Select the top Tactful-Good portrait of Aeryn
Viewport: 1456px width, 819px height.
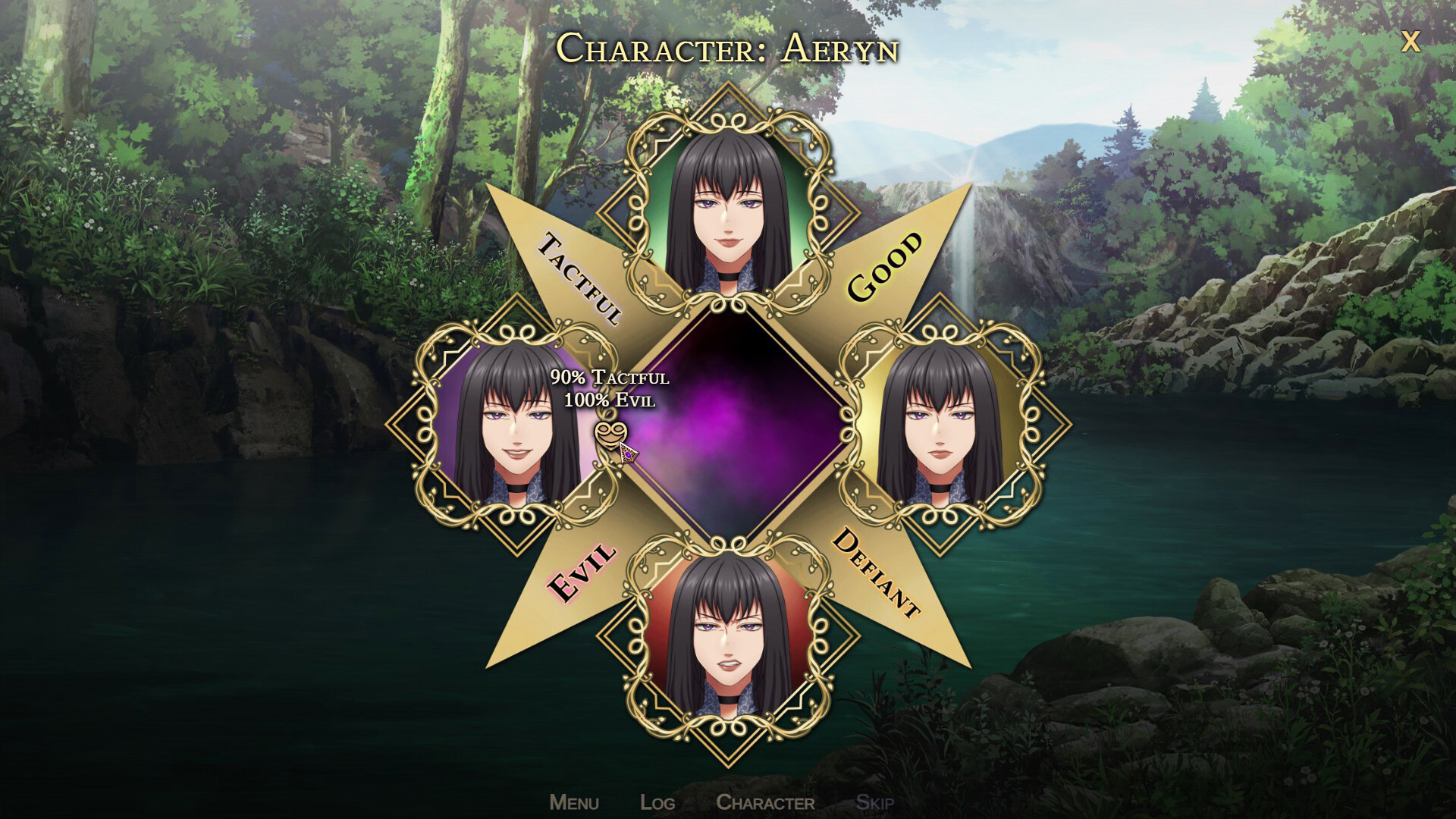tap(728, 205)
